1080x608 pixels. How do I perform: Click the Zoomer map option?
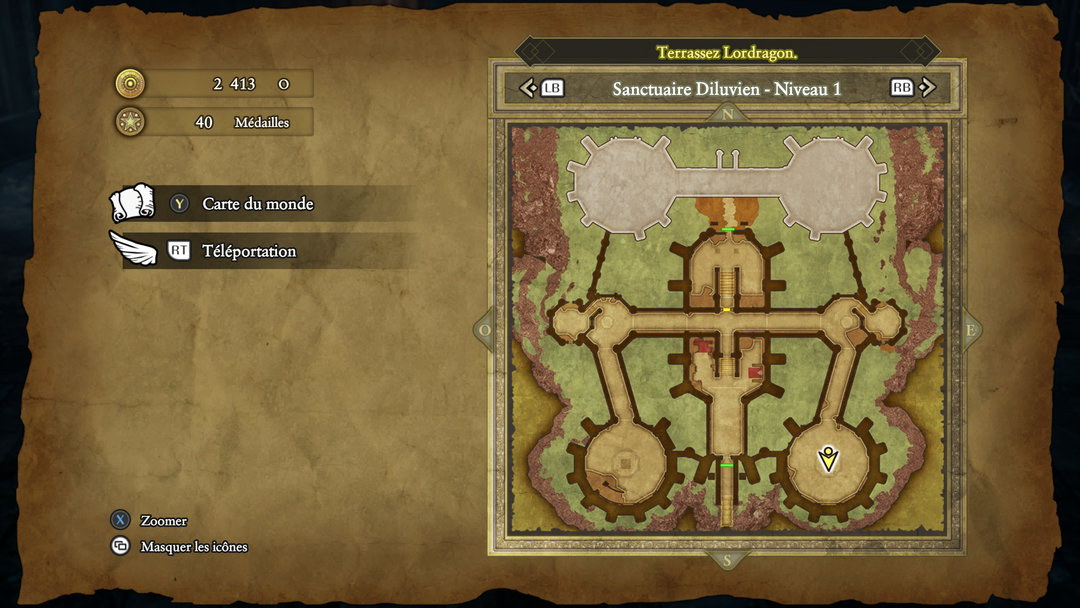(x=163, y=520)
